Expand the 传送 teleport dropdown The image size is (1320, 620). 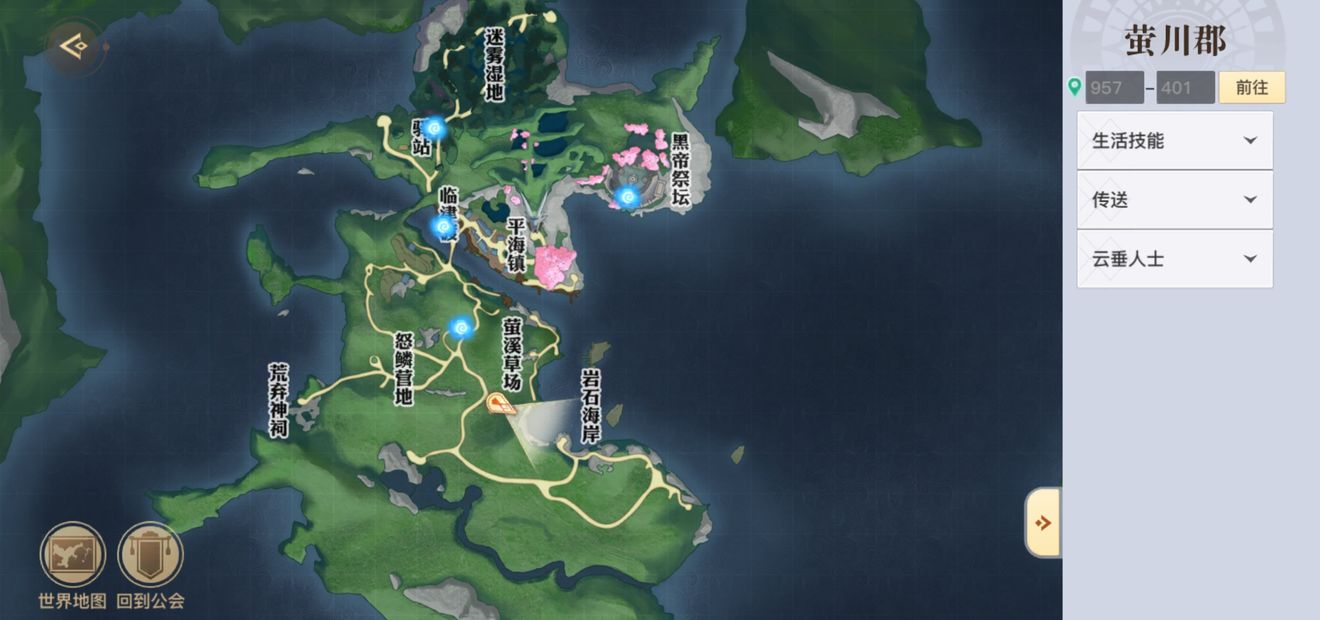coord(1174,200)
